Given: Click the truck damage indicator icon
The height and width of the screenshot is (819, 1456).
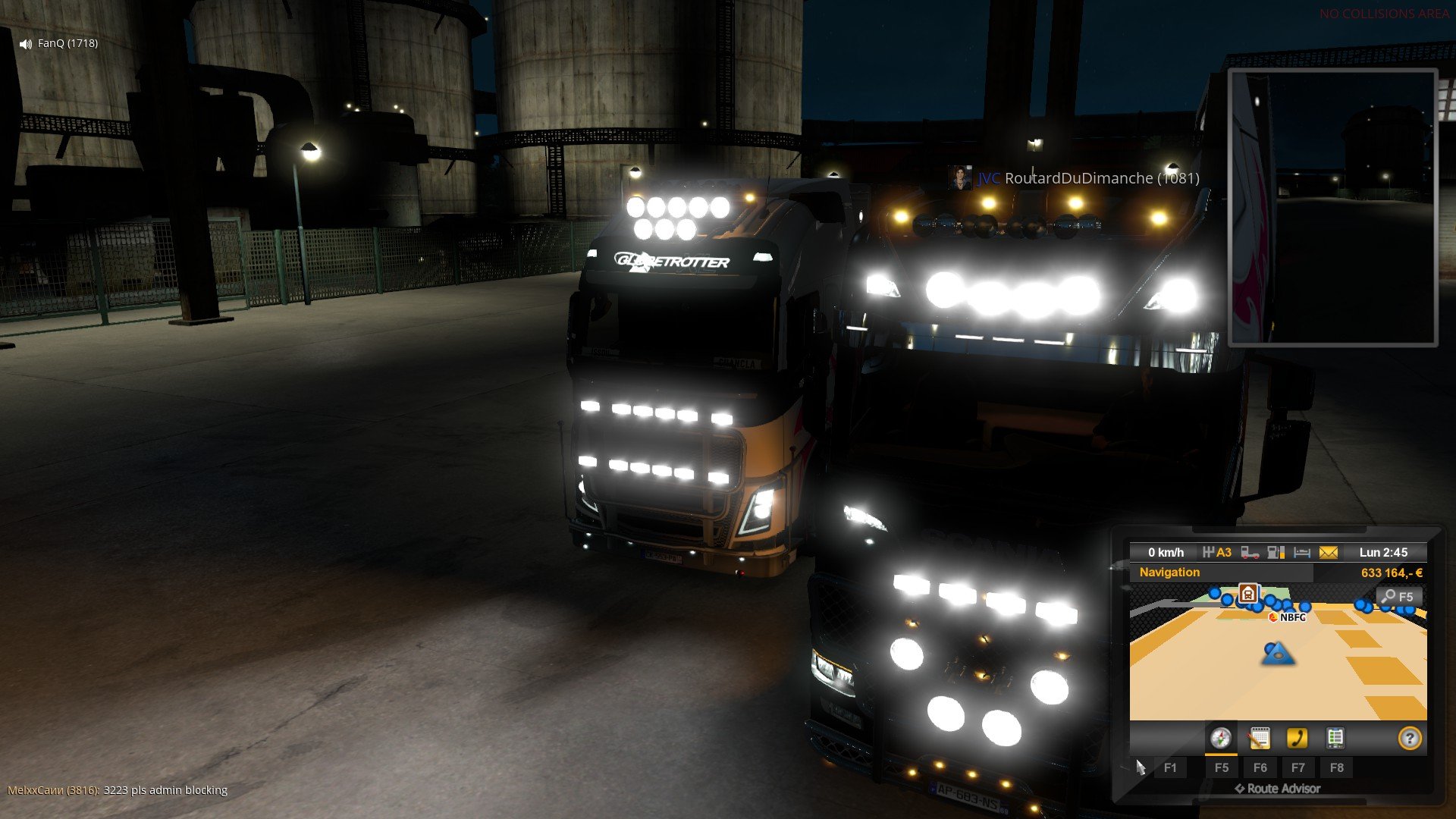Looking at the screenshot, I should click(1250, 553).
